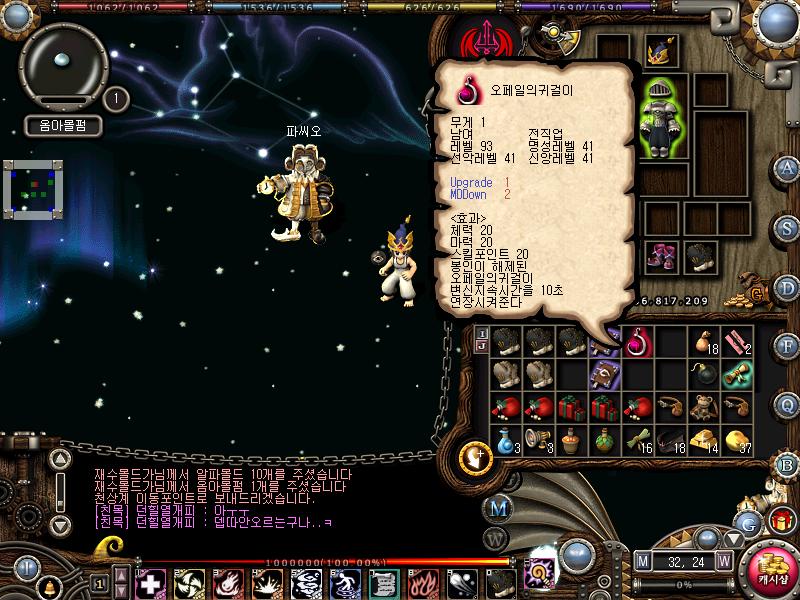Open the red gift box button
The width and height of the screenshot is (800, 600).
pyautogui.click(x=781, y=520)
